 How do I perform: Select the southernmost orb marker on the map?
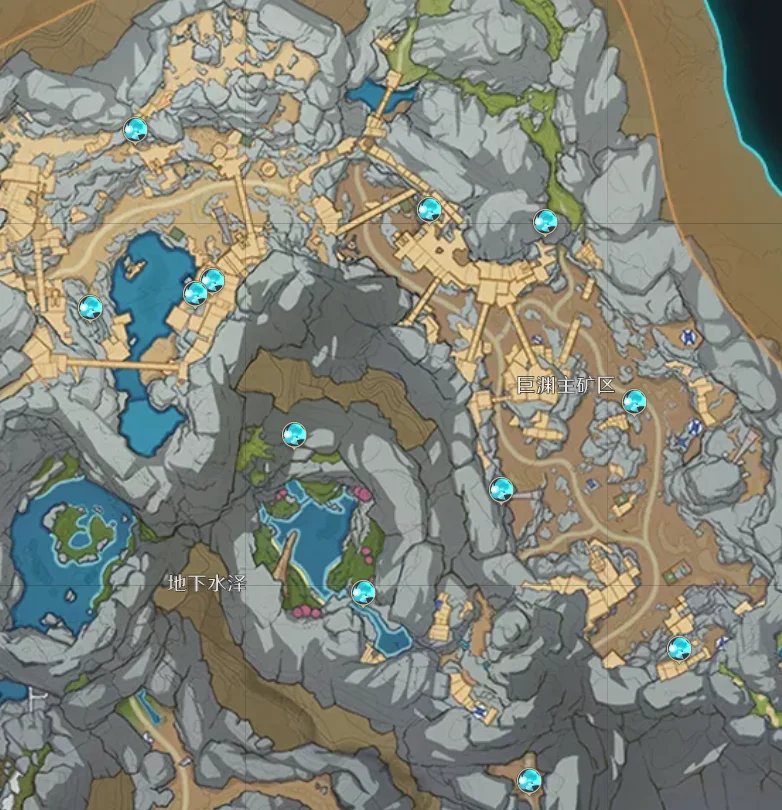[x=529, y=779]
